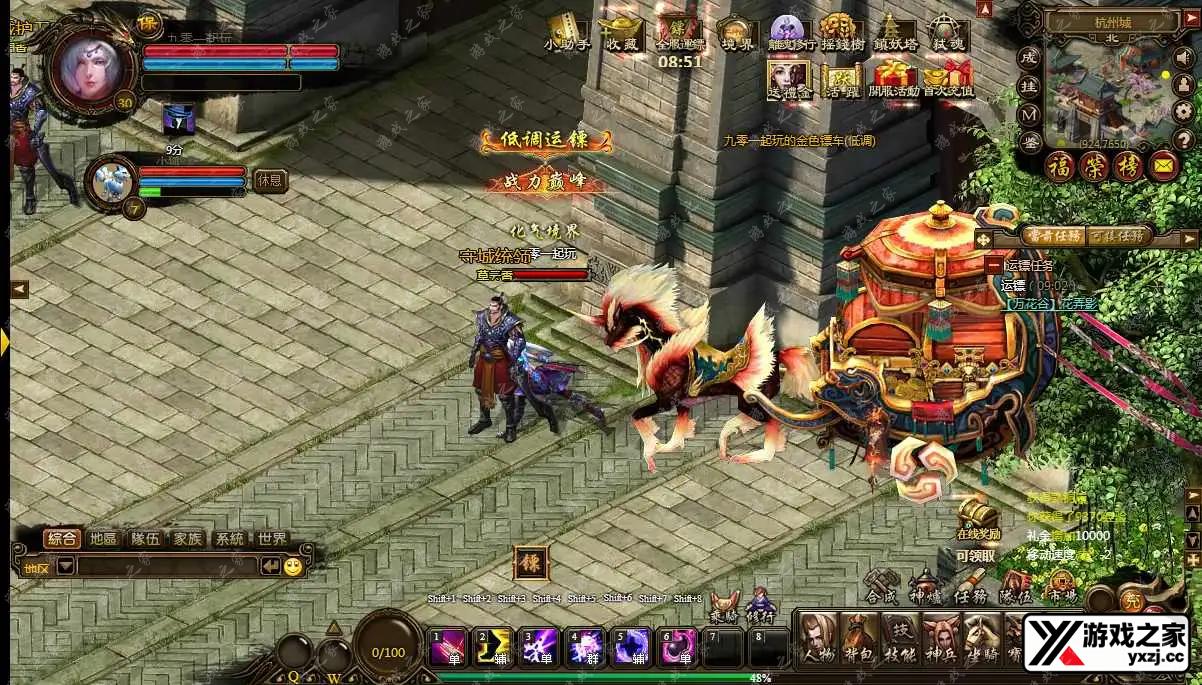The height and width of the screenshot is (685, 1202).
Task: Click the 首次充值 first recharge icon
Action: pos(947,78)
